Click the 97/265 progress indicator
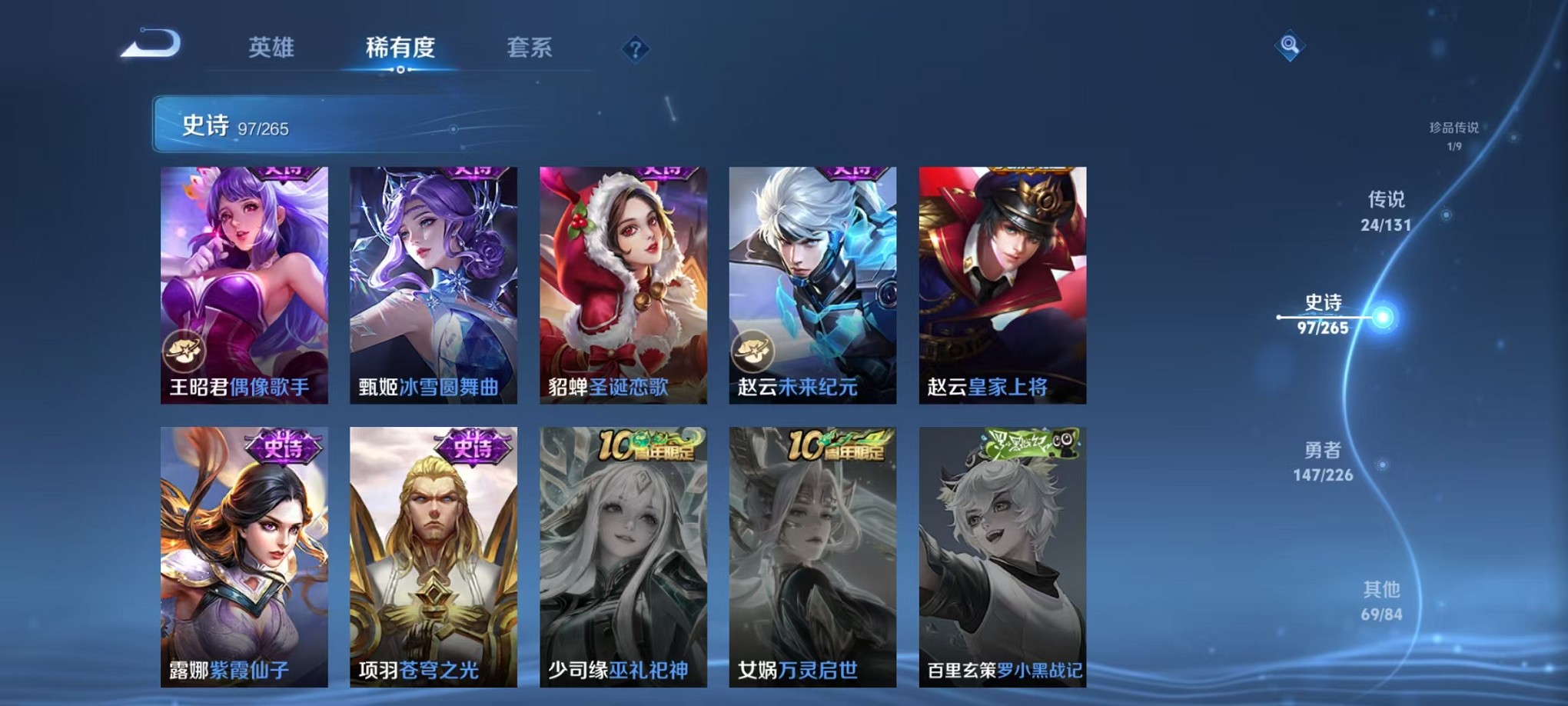 (264, 129)
